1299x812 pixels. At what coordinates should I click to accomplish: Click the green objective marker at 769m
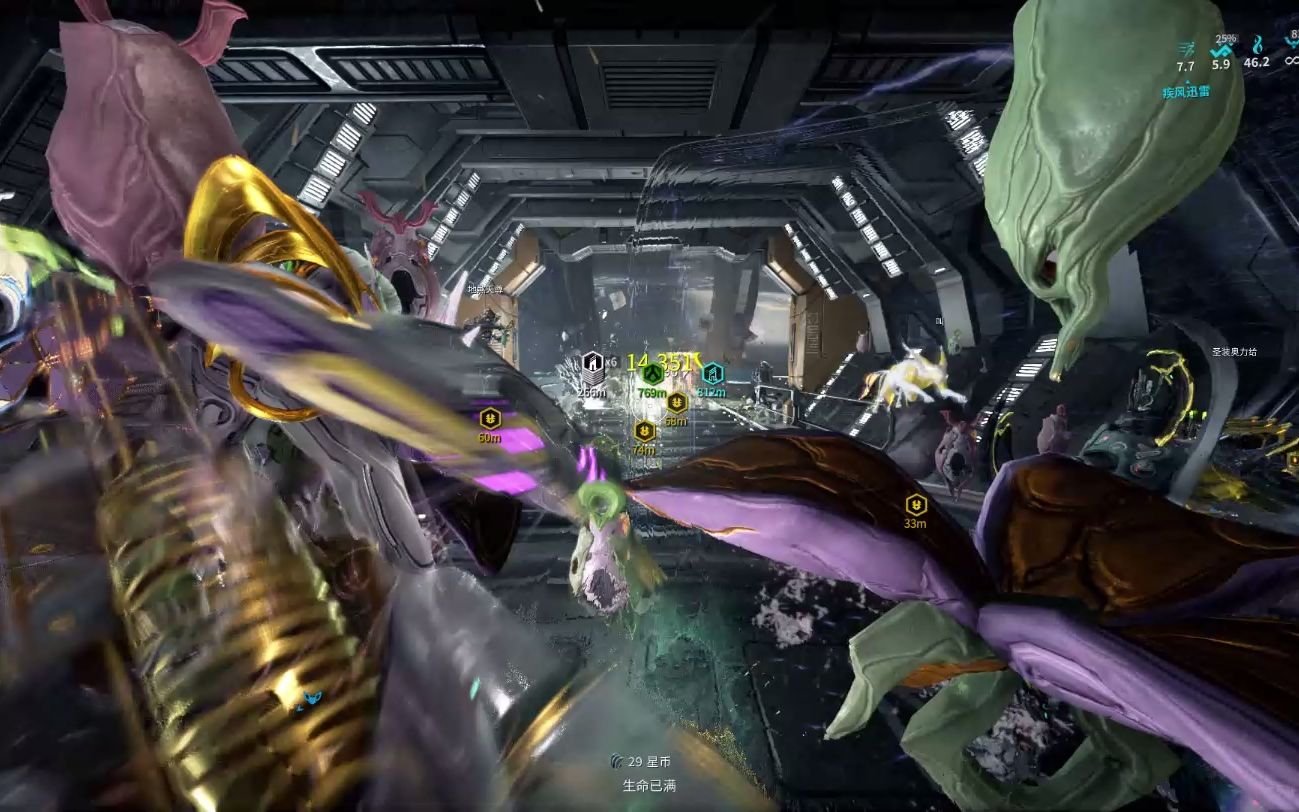(x=652, y=374)
